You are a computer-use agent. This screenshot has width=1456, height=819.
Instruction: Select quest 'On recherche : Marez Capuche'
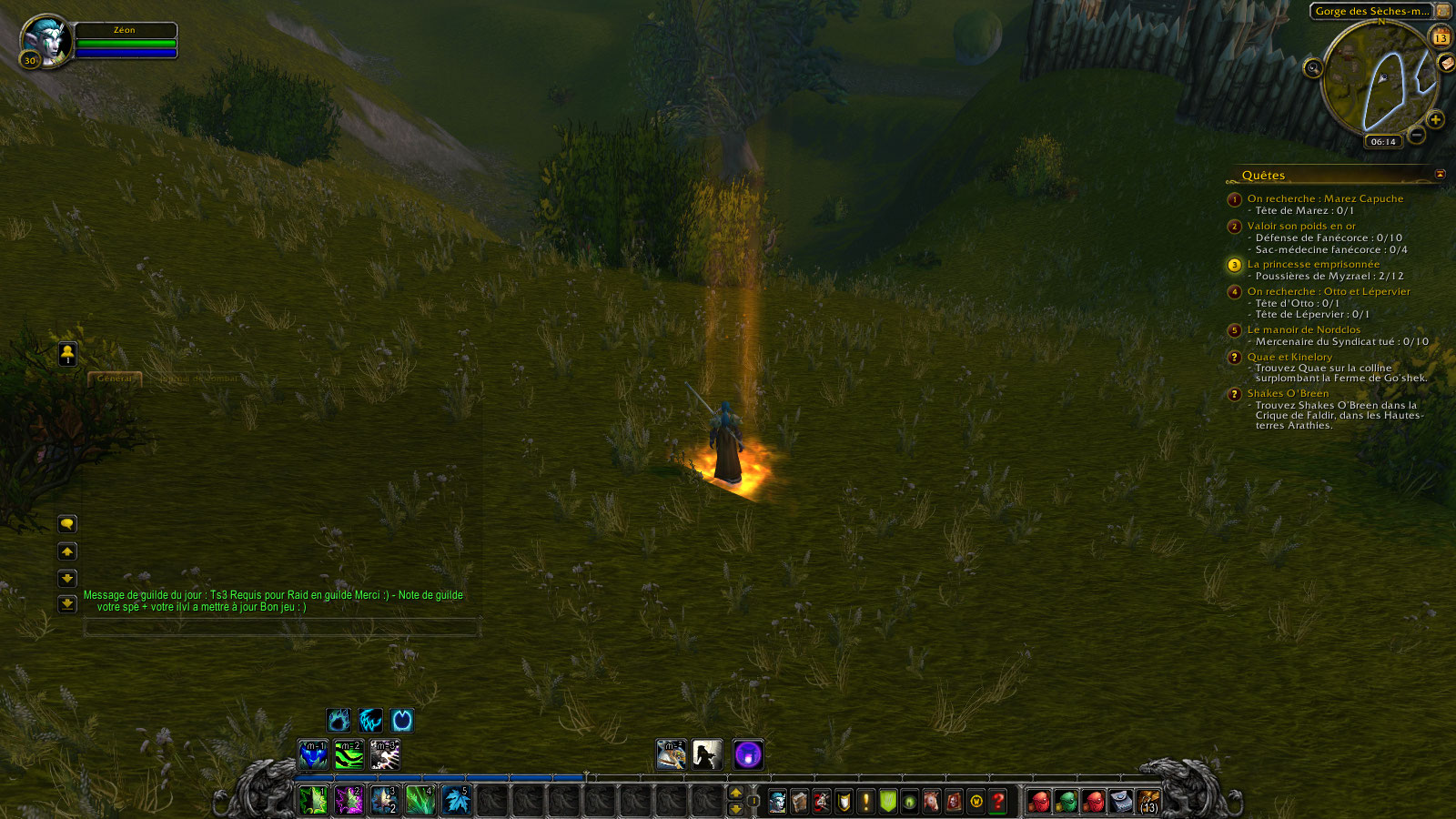coord(1324,198)
